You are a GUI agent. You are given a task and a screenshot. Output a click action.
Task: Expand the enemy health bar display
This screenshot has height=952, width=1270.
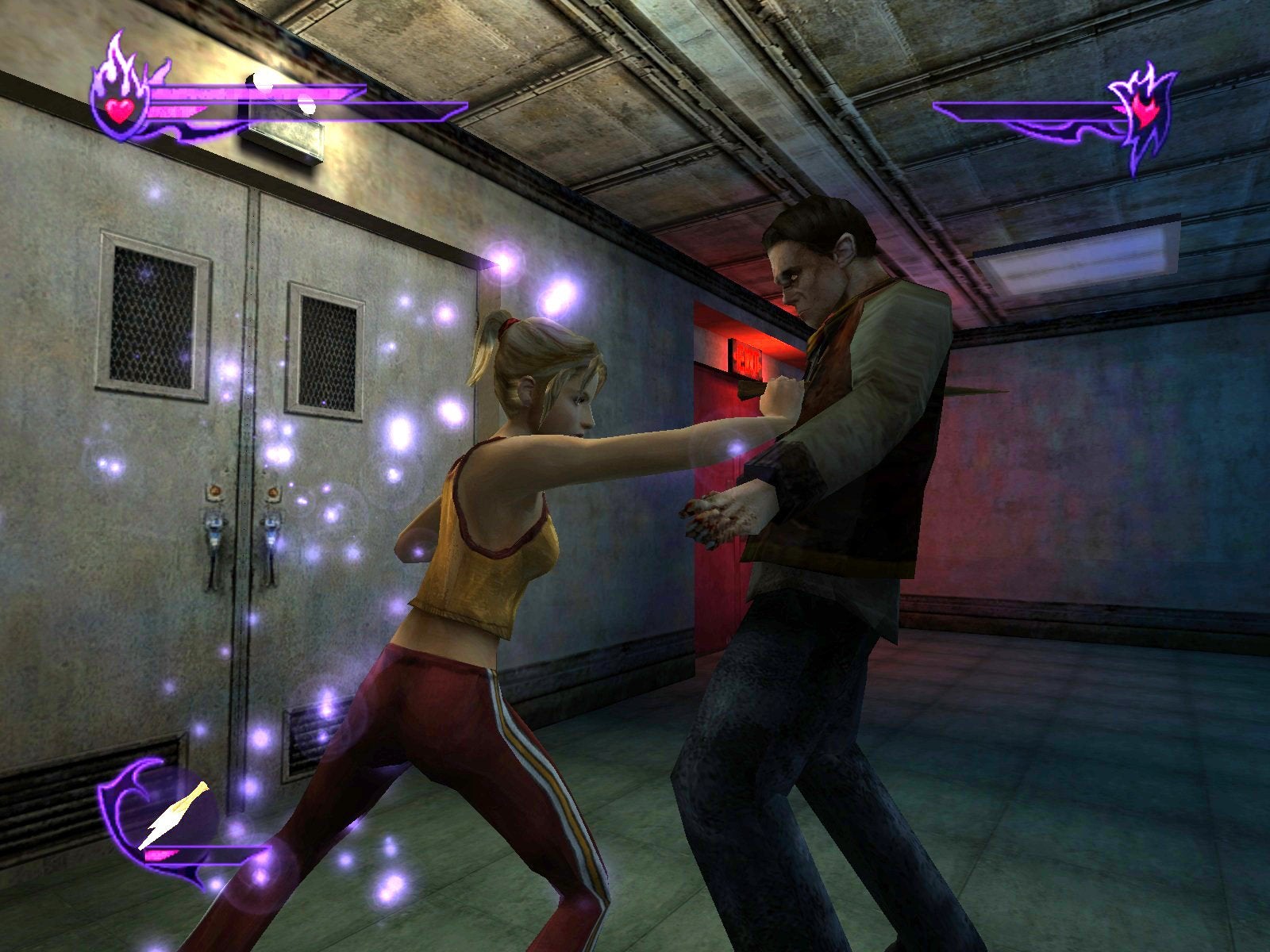click(1032, 111)
